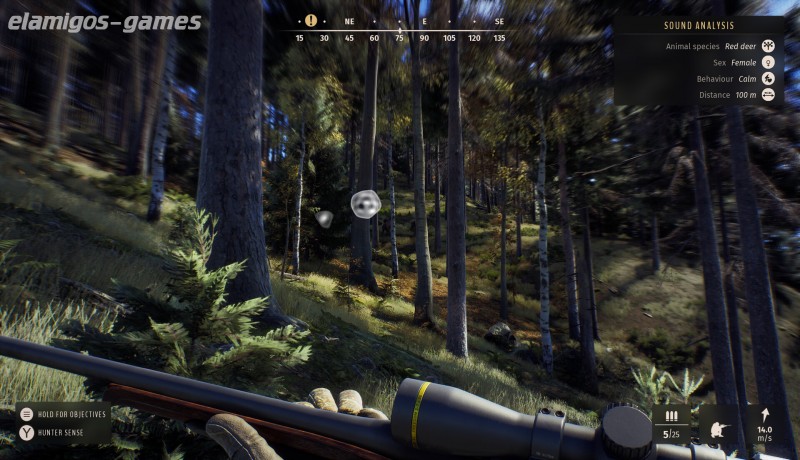This screenshot has height=460, width=800.
Task: Click the Calm behaviour icon
Action: tap(768, 78)
